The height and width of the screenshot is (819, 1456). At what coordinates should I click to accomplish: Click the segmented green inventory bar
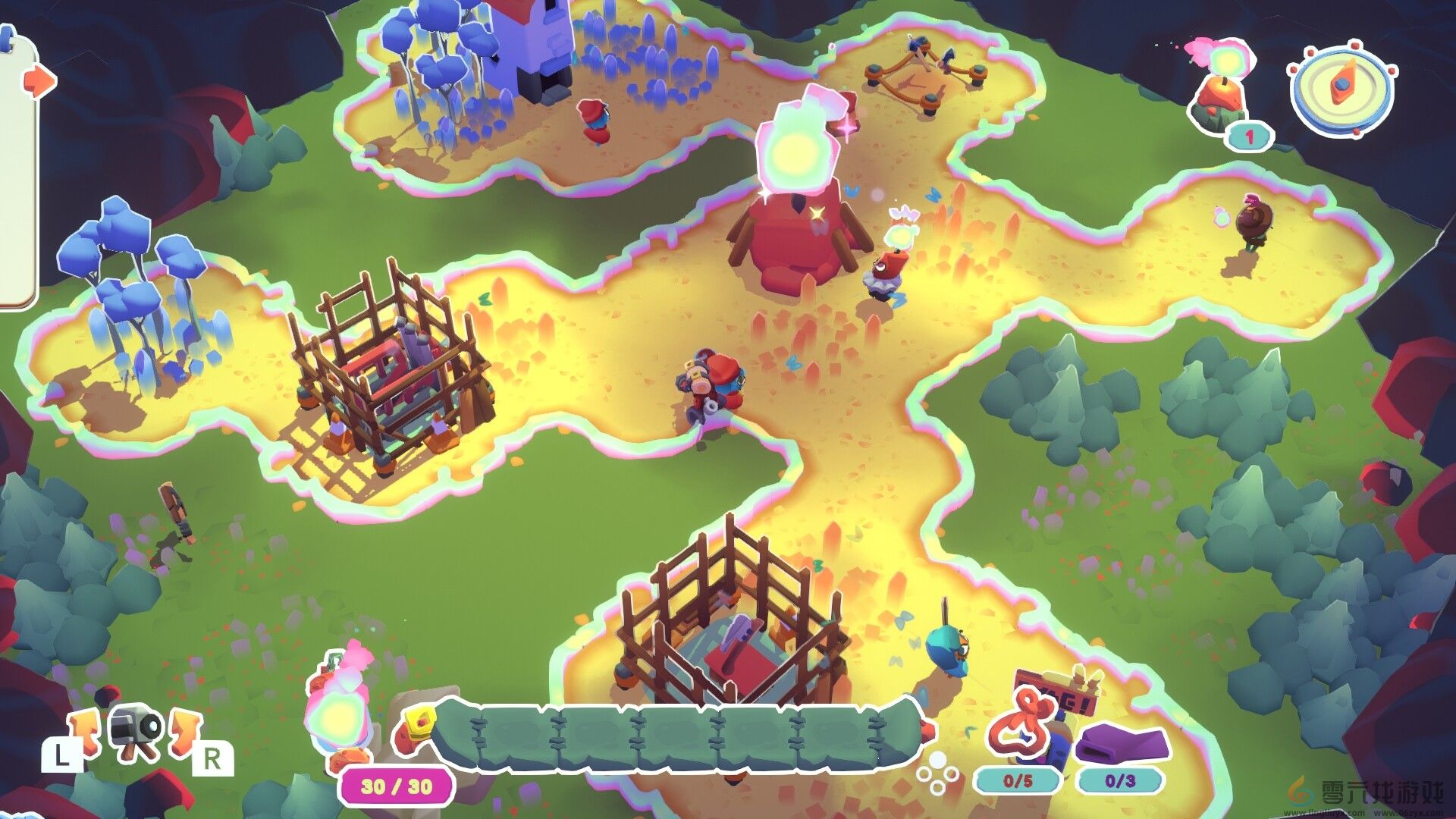coord(682,736)
